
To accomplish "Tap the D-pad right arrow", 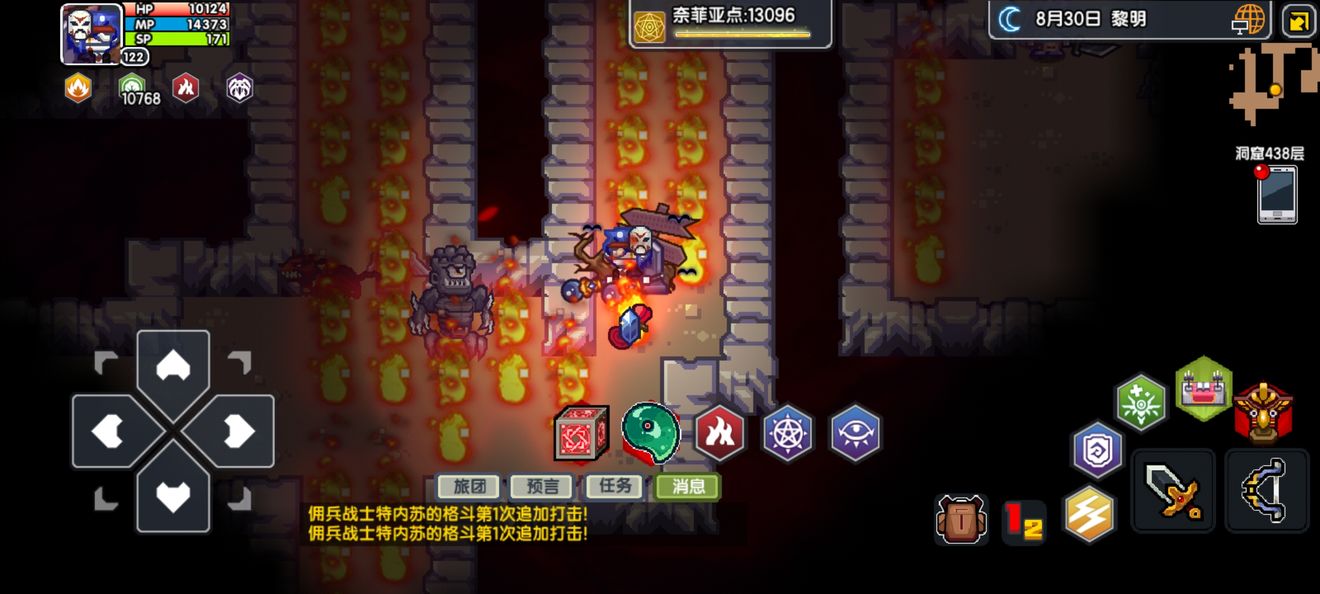I will pyautogui.click(x=238, y=431).
